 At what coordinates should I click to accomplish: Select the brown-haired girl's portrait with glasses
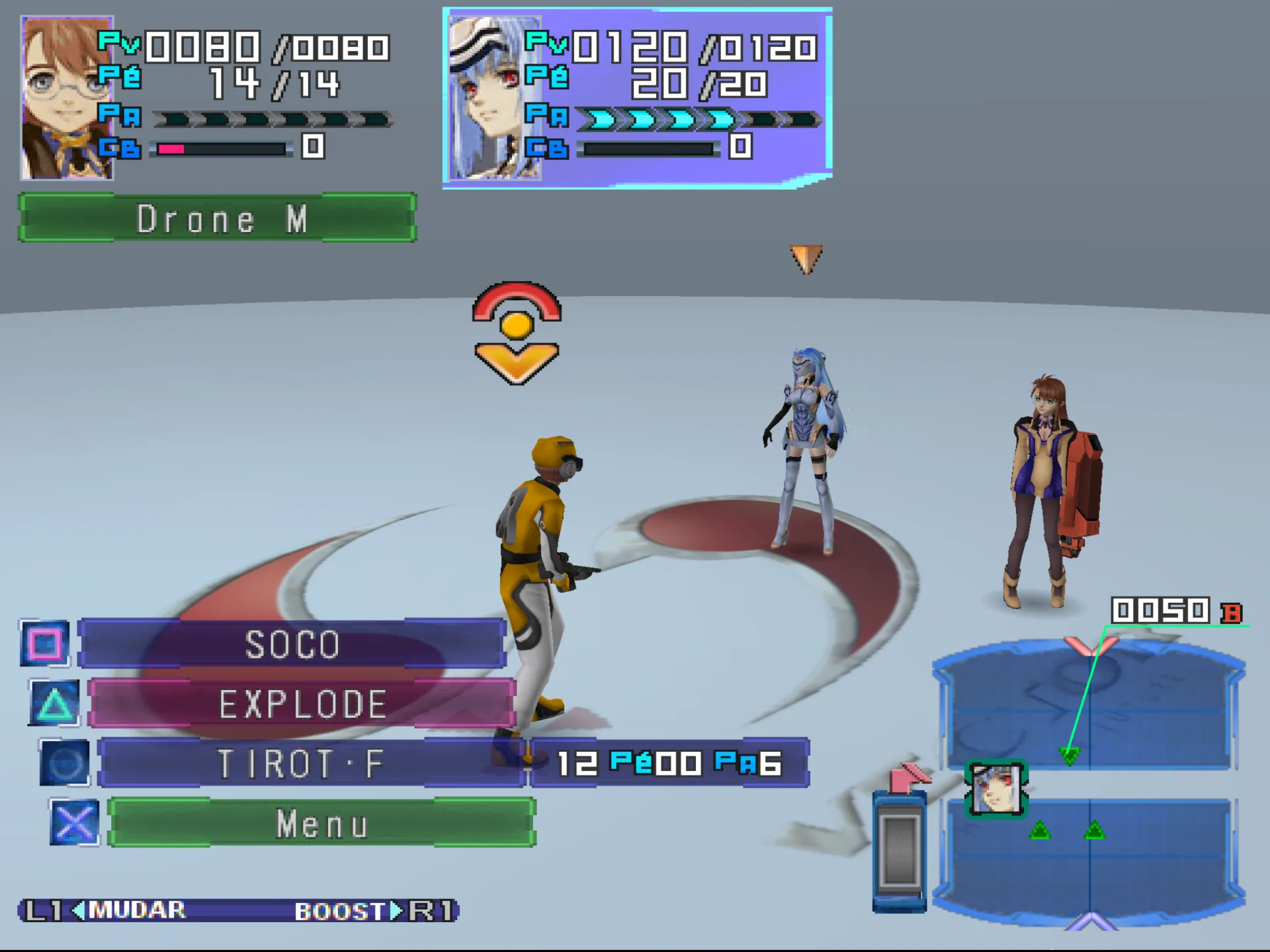(67, 98)
